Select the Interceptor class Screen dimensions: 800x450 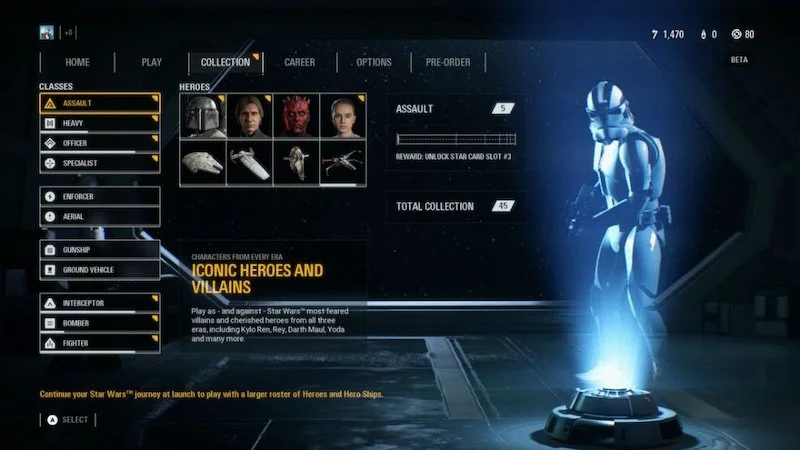pyautogui.click(x=99, y=302)
